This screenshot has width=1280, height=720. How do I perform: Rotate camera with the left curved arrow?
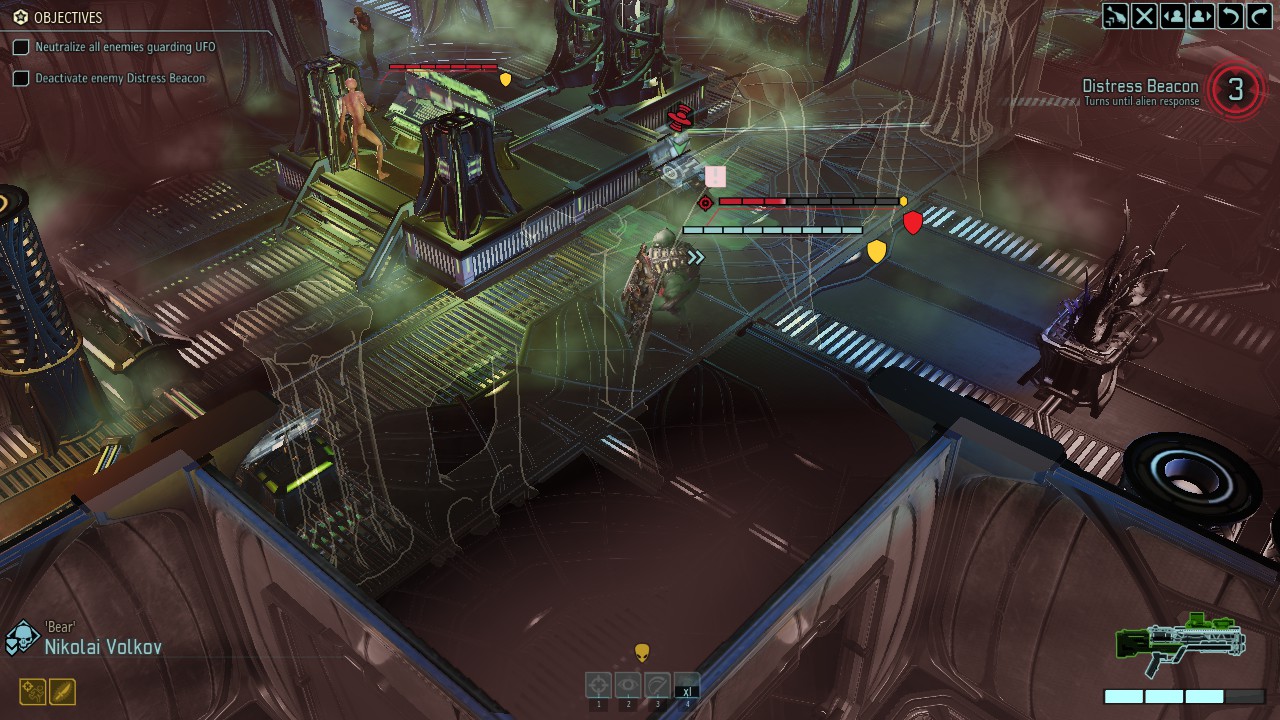(1230, 16)
